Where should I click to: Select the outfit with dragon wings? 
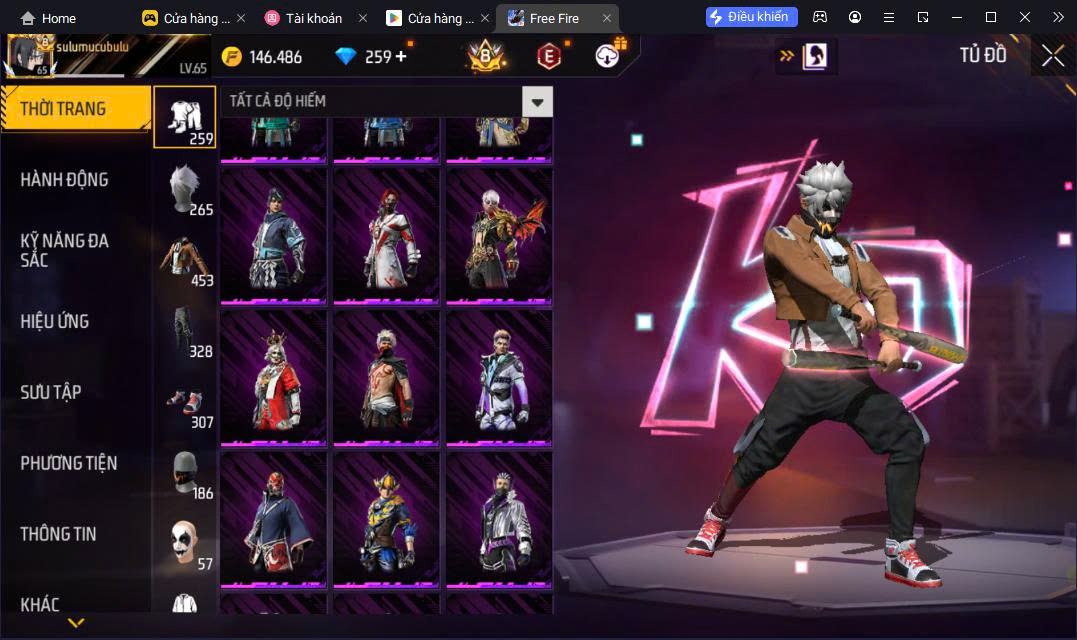[x=499, y=235]
